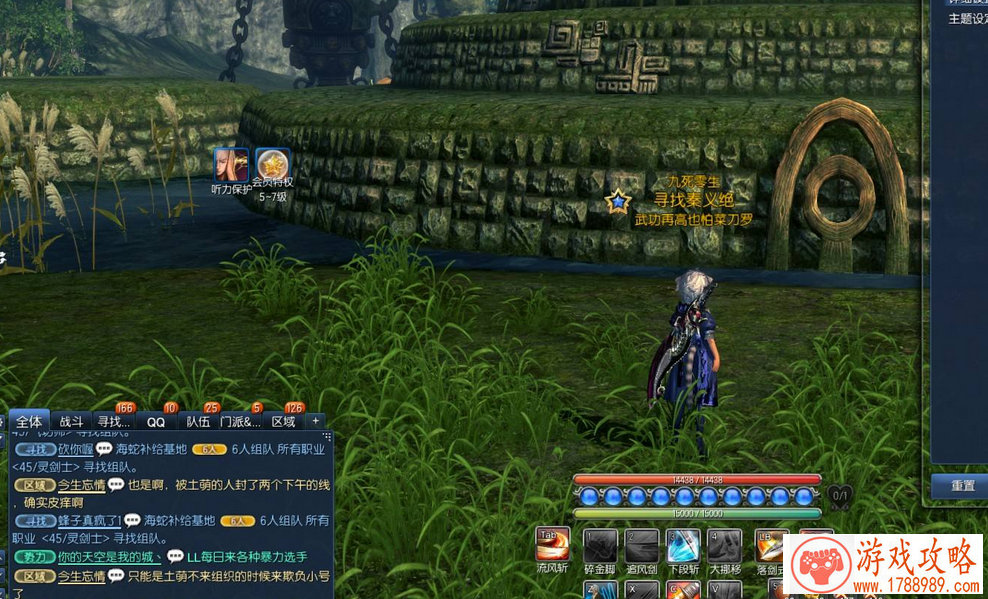Image resolution: width=988 pixels, height=599 pixels.
Task: Select the 寻找 chat tab
Action: (114, 422)
